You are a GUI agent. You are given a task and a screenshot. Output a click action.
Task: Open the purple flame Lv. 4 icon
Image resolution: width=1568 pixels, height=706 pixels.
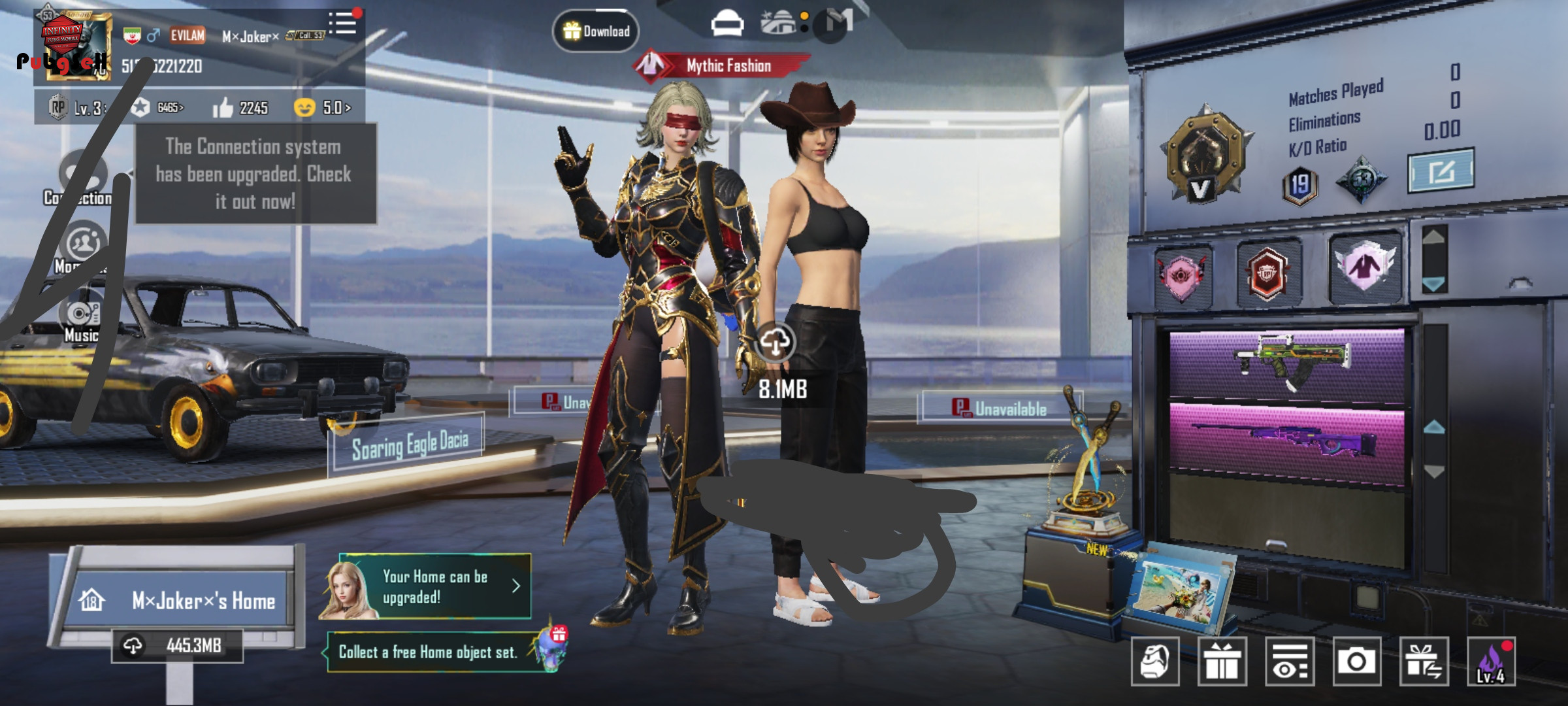coord(1491,662)
